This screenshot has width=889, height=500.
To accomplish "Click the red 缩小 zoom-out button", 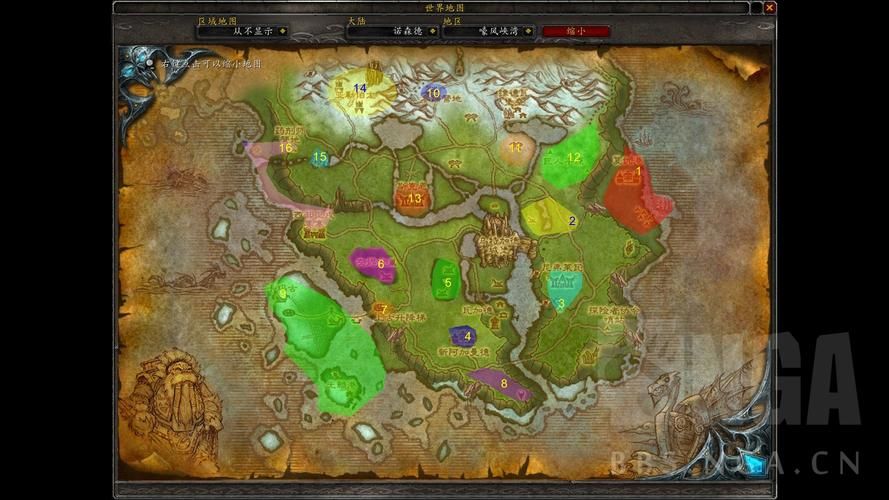I will tap(575, 31).
